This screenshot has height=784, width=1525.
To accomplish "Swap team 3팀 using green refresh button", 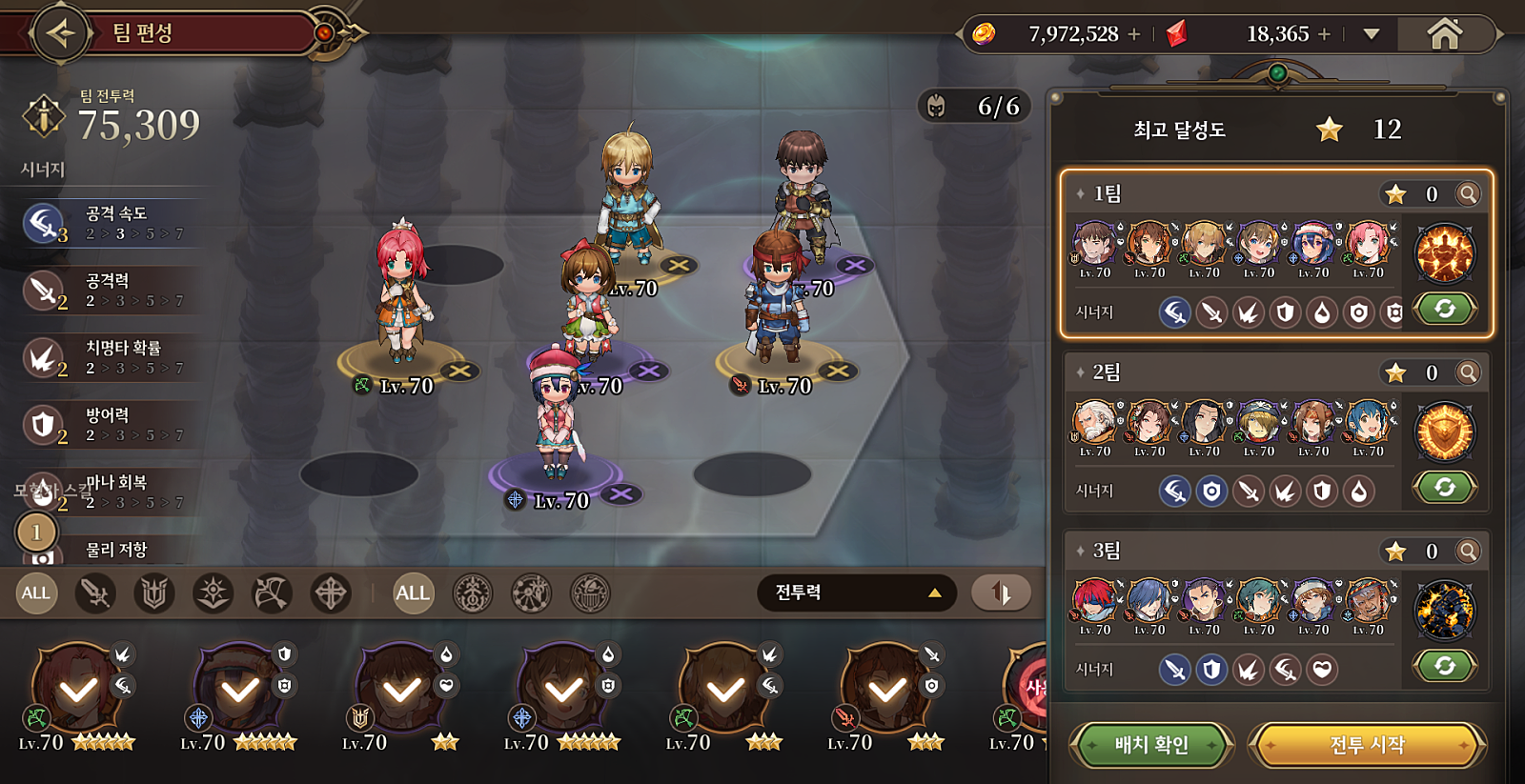I will click(x=1444, y=666).
